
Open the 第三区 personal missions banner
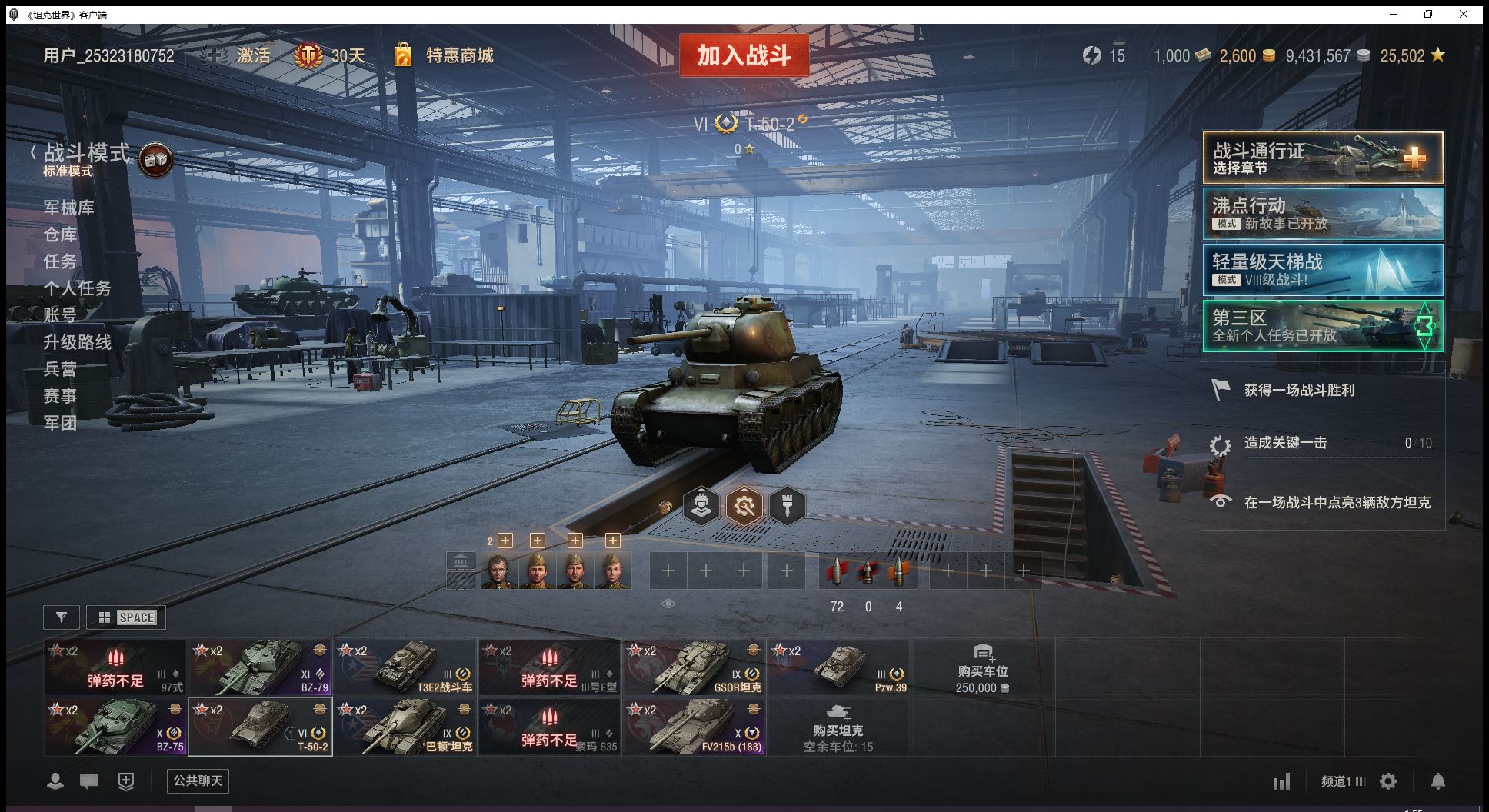pyautogui.click(x=1322, y=326)
